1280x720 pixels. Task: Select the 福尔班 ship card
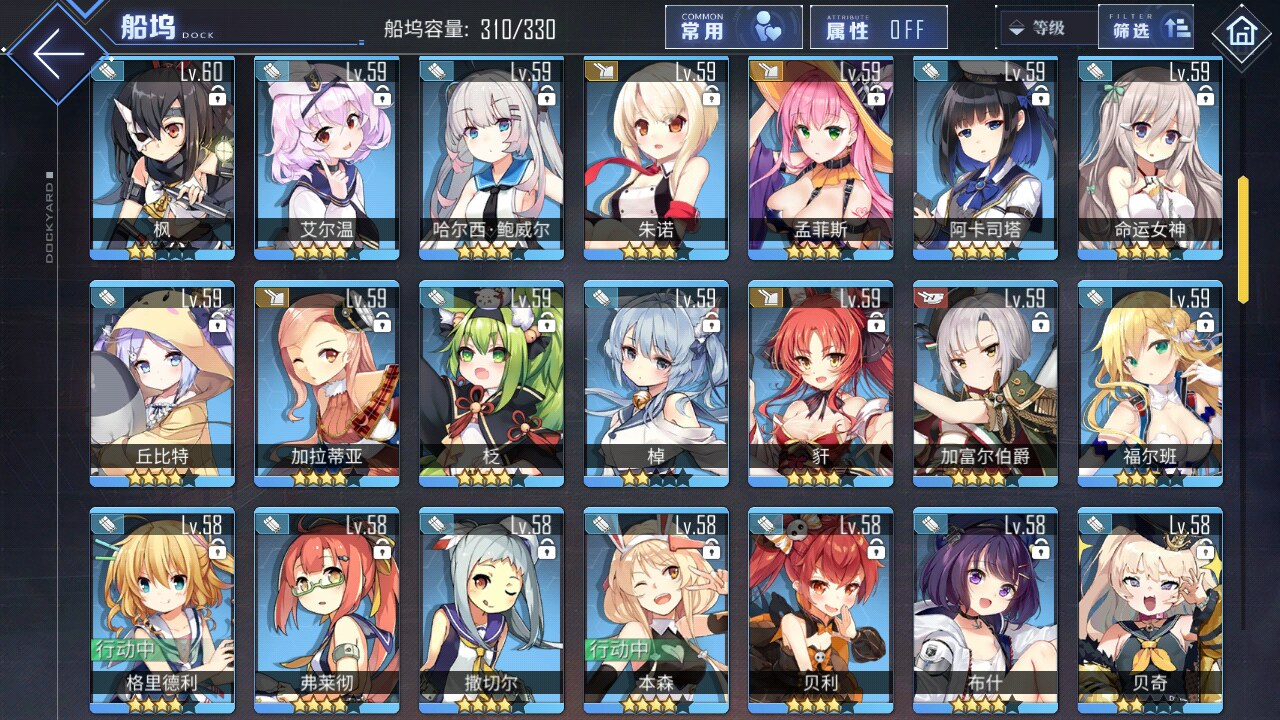coord(1149,384)
